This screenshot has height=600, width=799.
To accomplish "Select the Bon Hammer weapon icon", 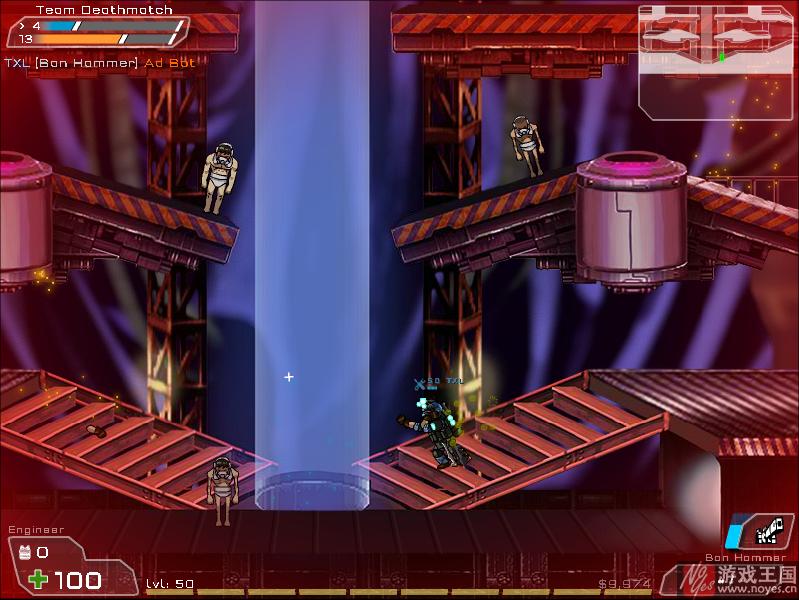I will pos(761,531).
